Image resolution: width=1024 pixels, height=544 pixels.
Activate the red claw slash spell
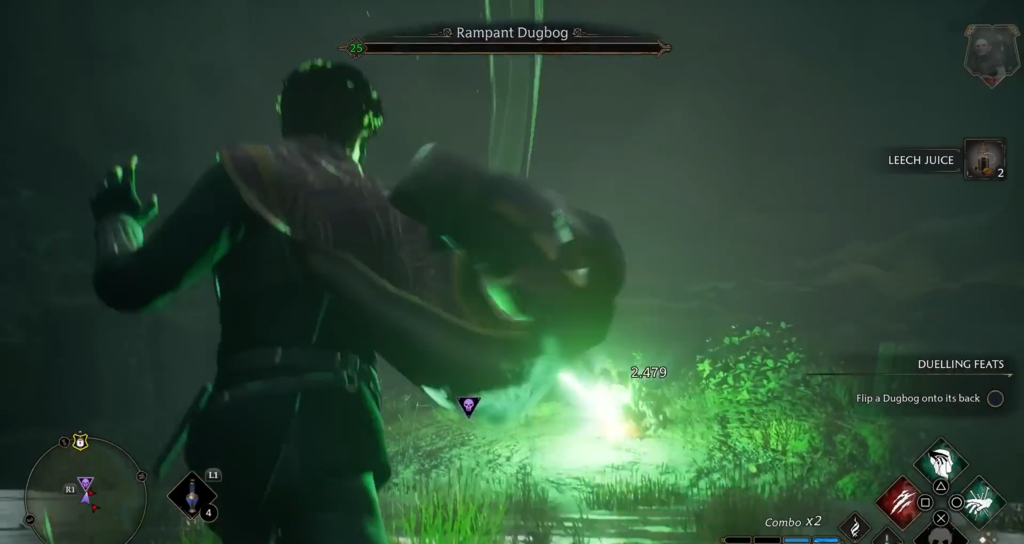click(899, 500)
